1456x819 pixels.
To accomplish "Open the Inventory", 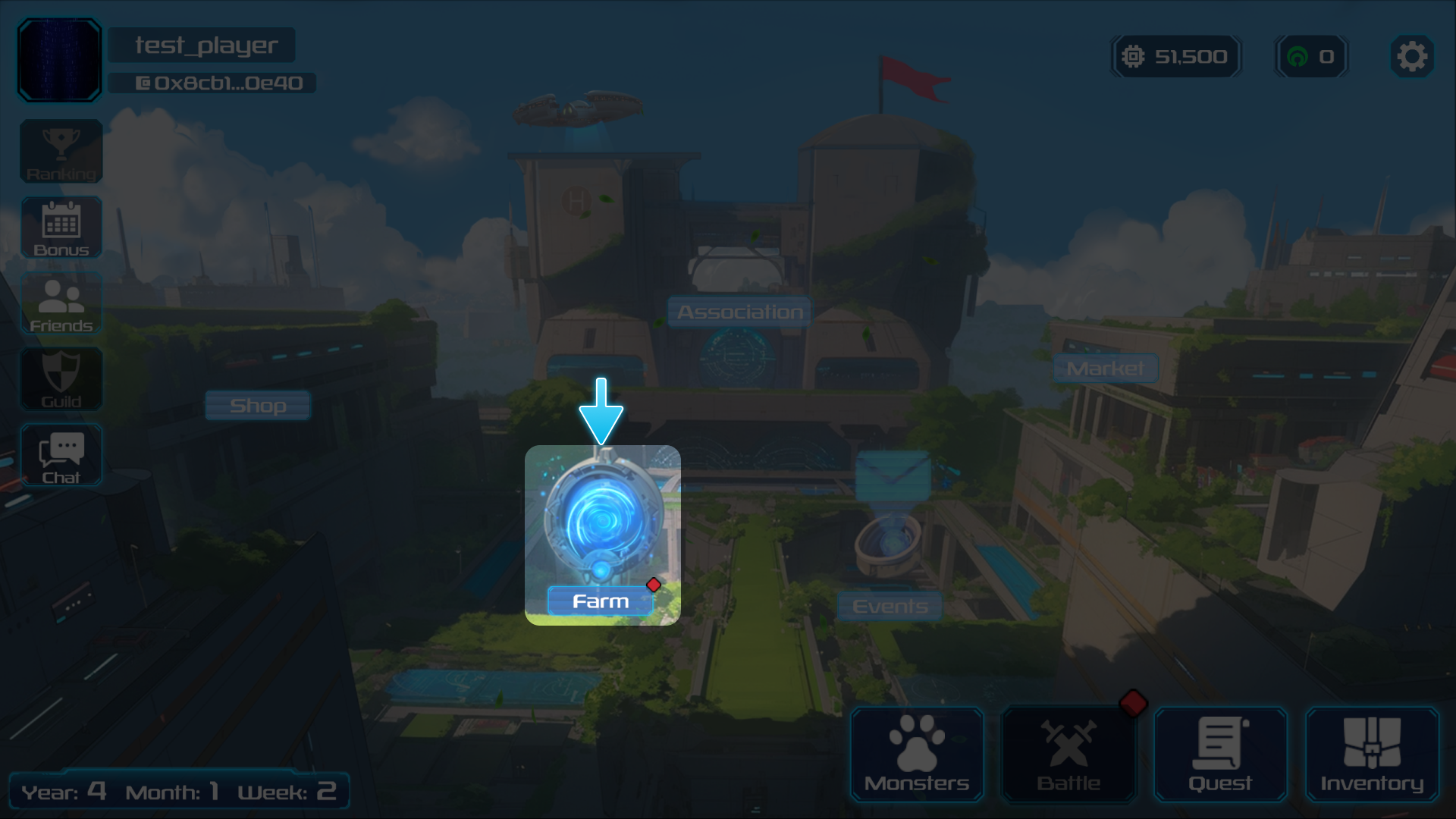I will pyautogui.click(x=1372, y=755).
